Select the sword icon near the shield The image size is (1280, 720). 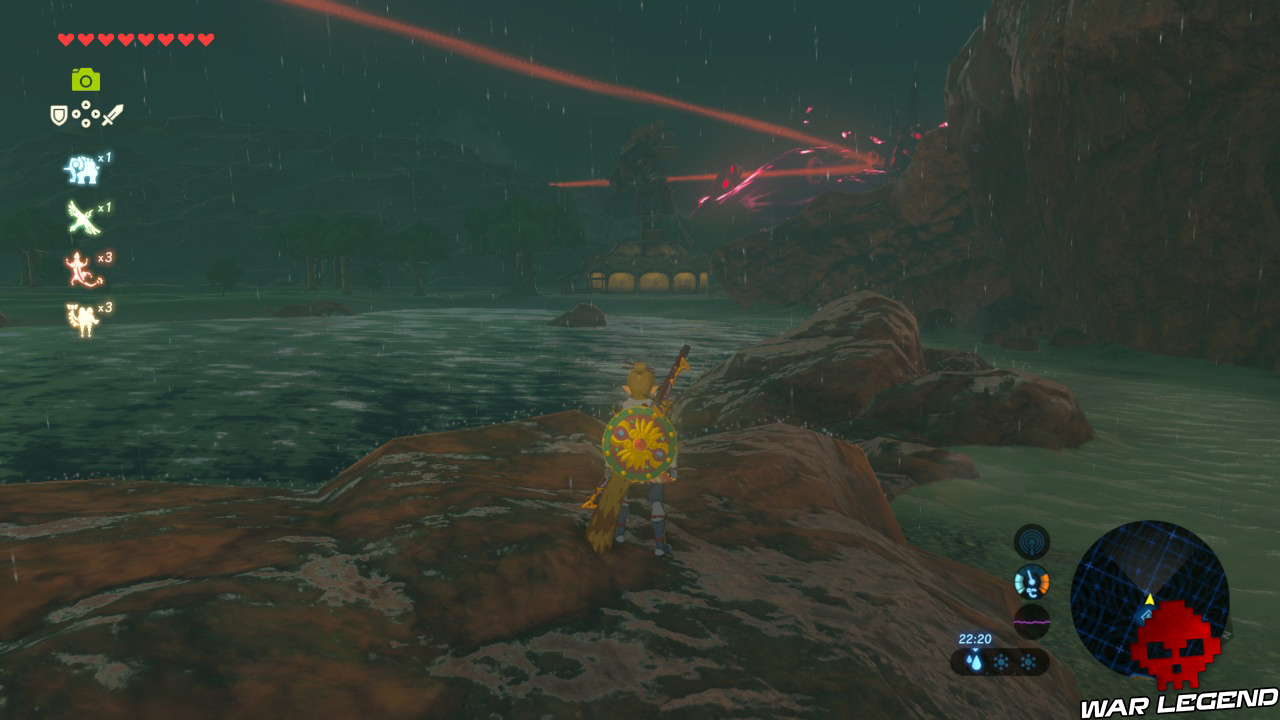[x=111, y=114]
